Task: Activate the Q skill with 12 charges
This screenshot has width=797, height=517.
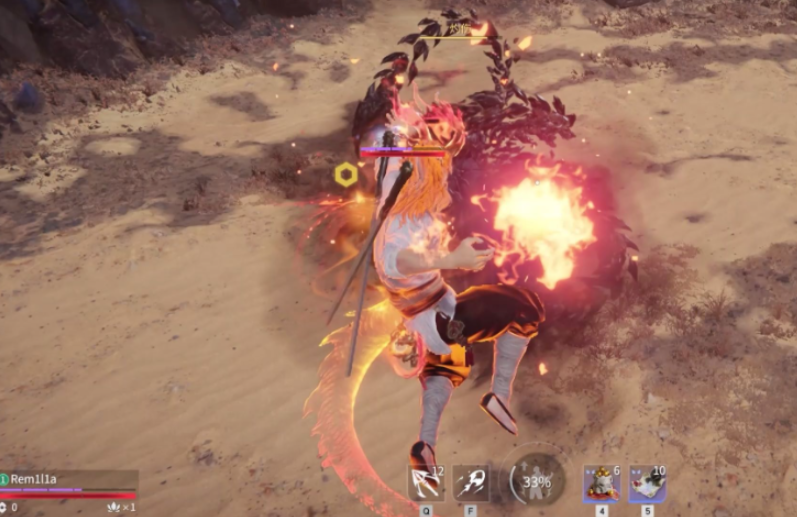Action: pos(426,483)
